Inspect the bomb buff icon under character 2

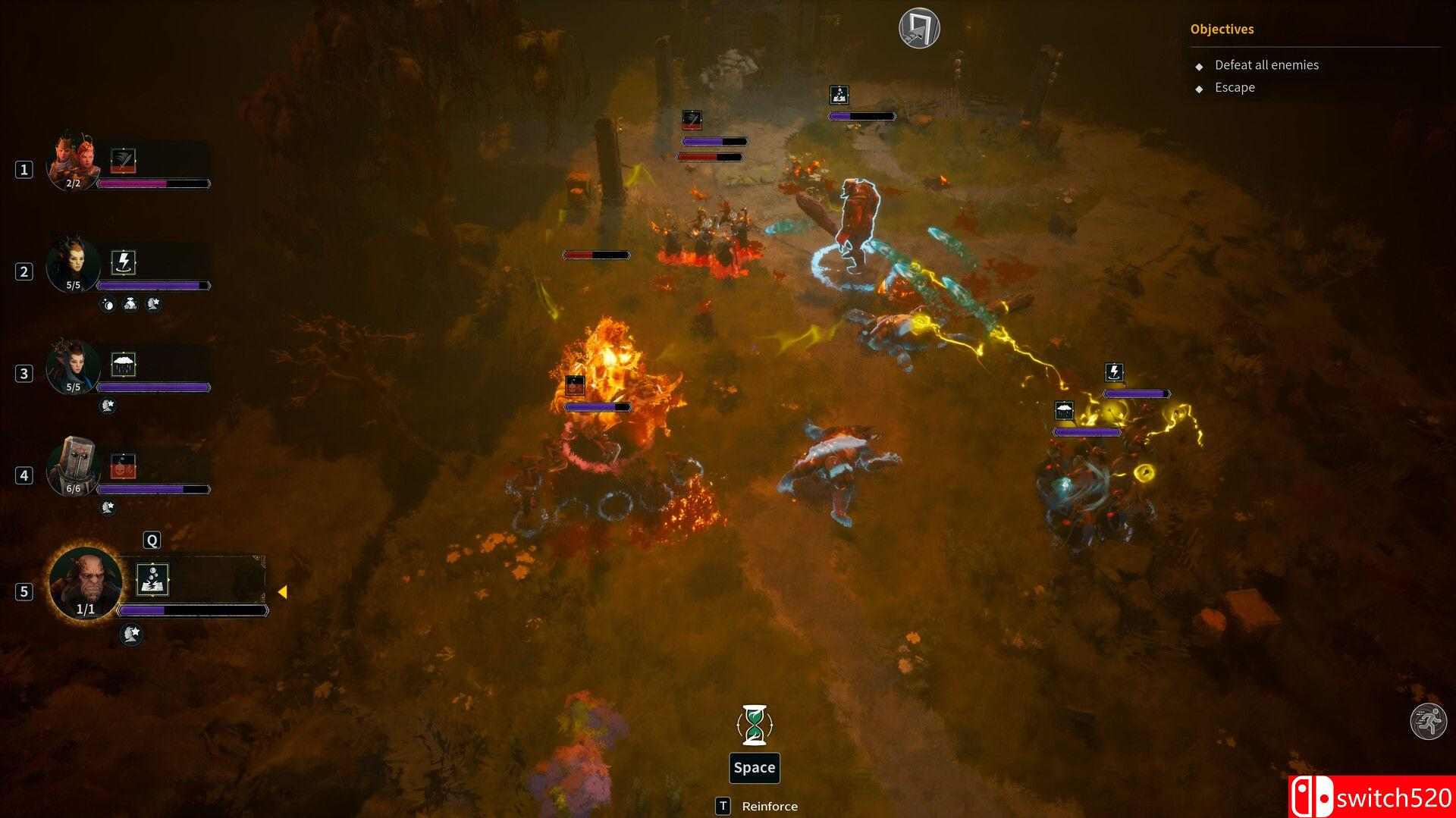point(108,305)
